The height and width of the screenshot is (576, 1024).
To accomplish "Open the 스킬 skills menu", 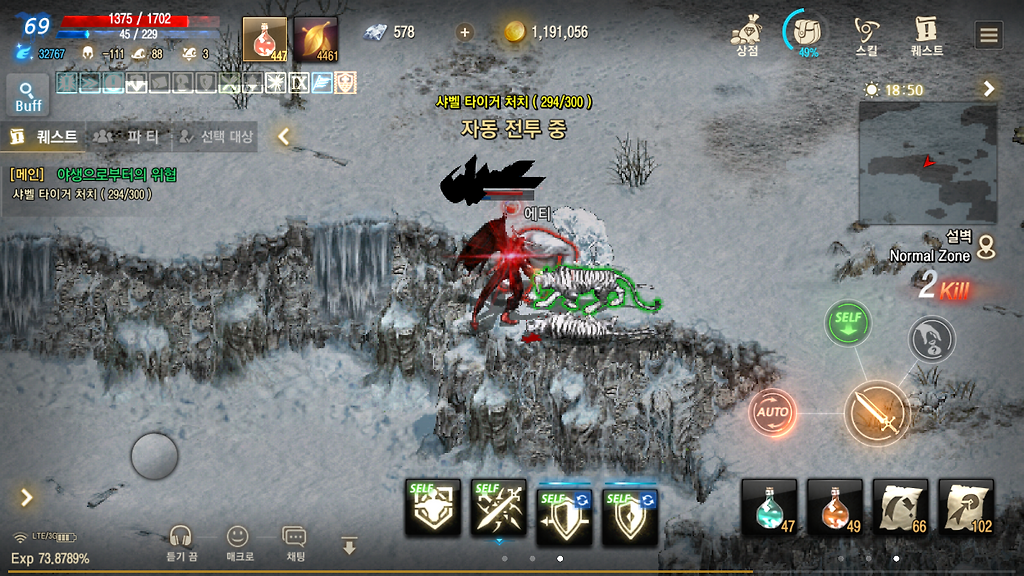I will (867, 35).
